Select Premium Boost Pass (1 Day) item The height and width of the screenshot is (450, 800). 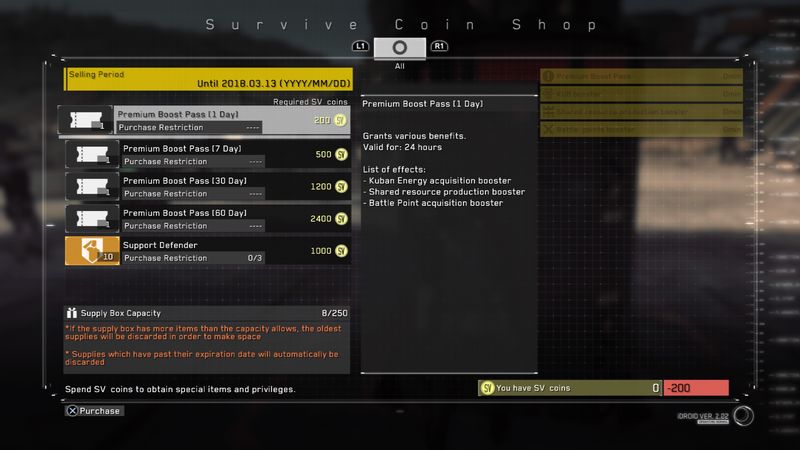(x=205, y=121)
